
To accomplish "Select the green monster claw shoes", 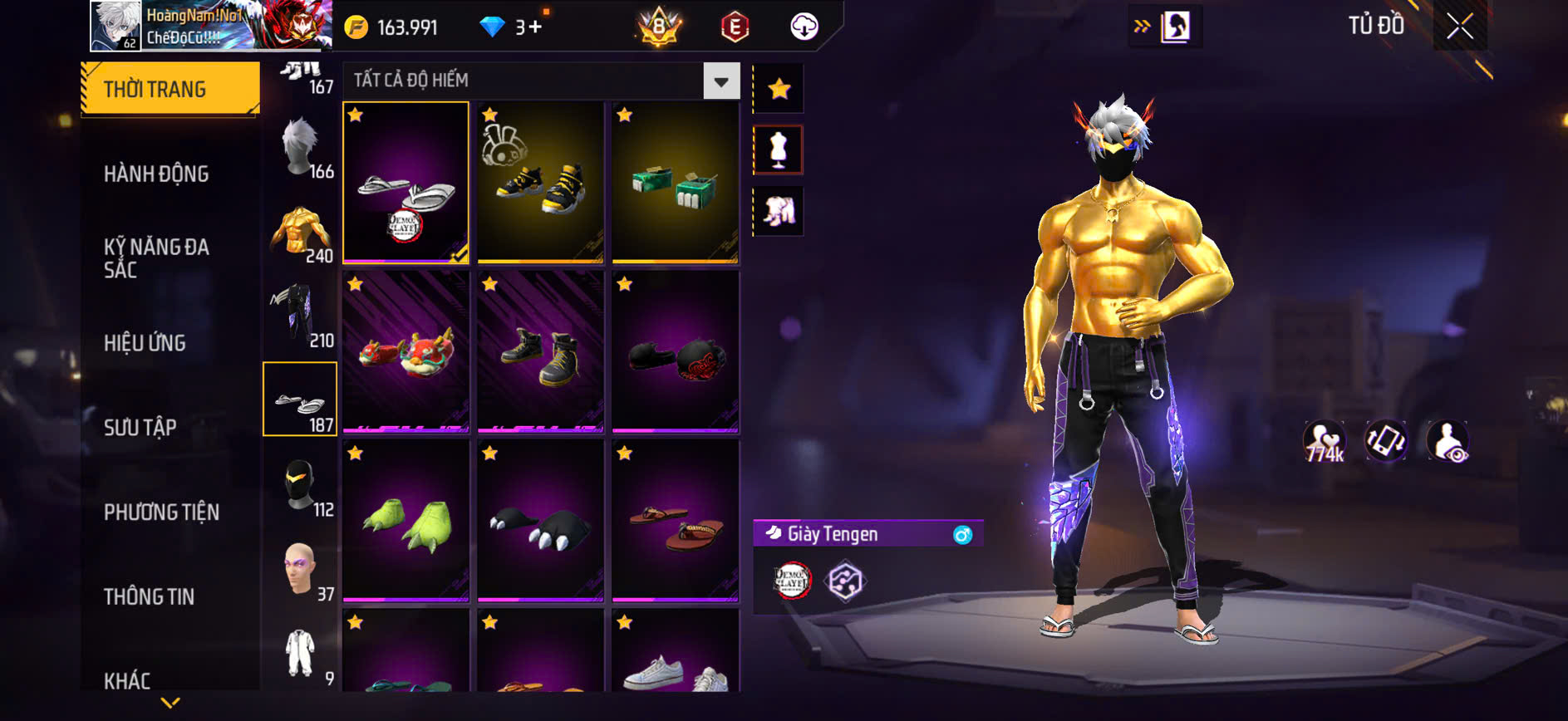I will point(406,522).
